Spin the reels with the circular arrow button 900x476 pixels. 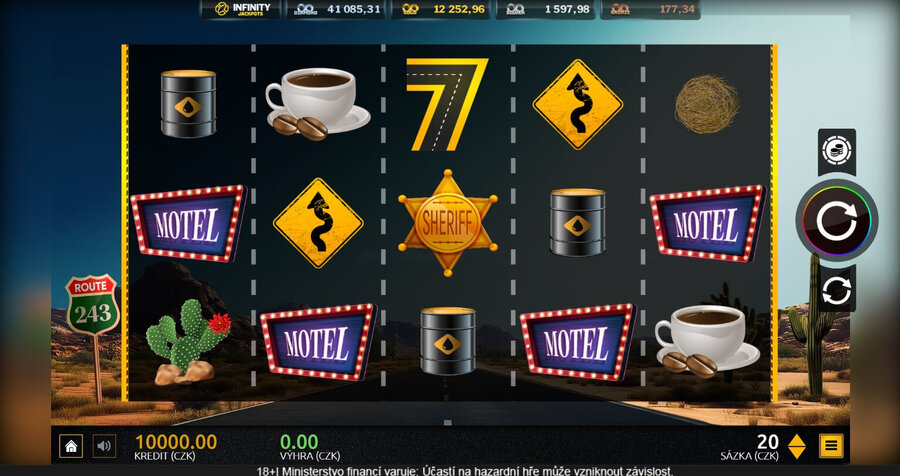tap(836, 221)
